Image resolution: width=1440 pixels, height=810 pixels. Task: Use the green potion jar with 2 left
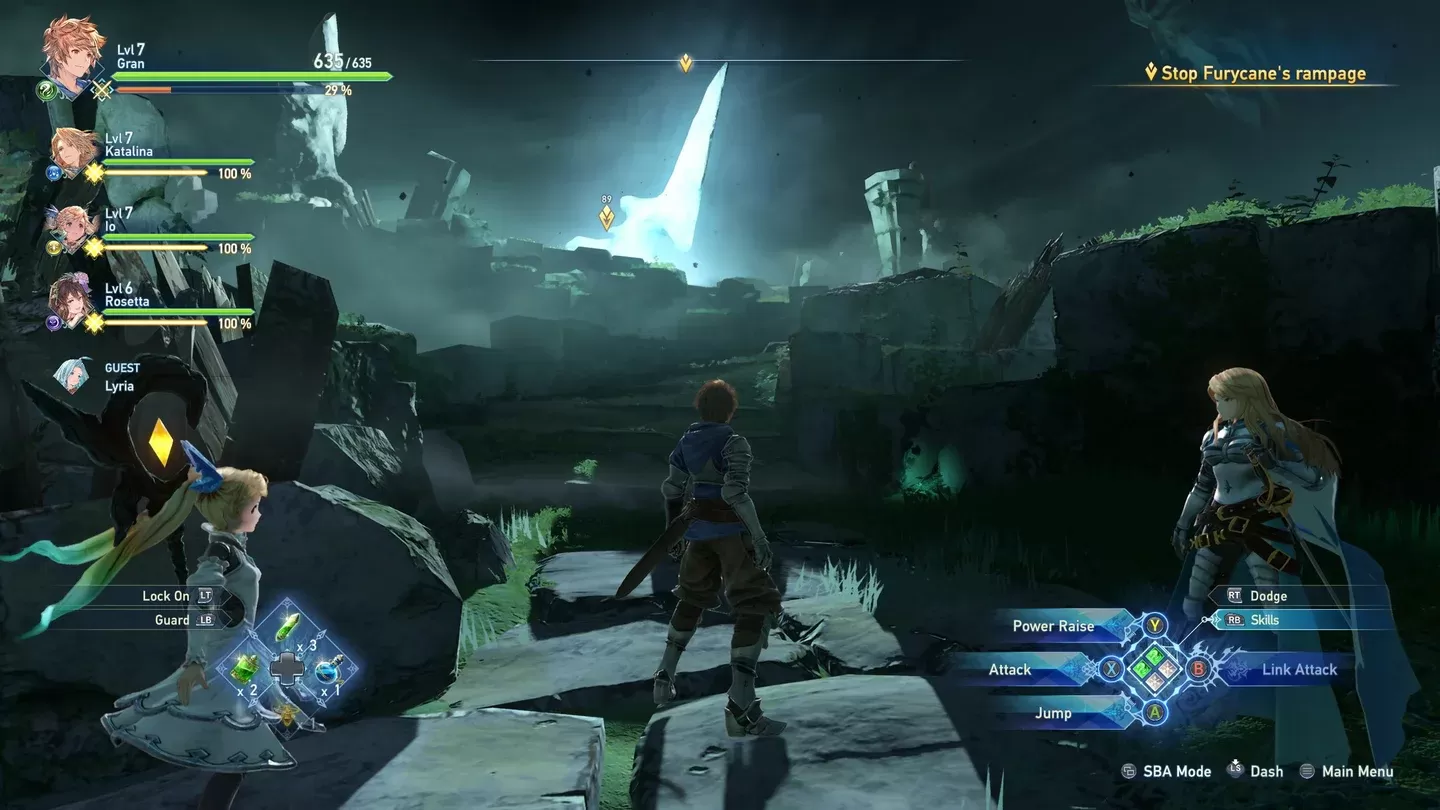click(x=246, y=669)
